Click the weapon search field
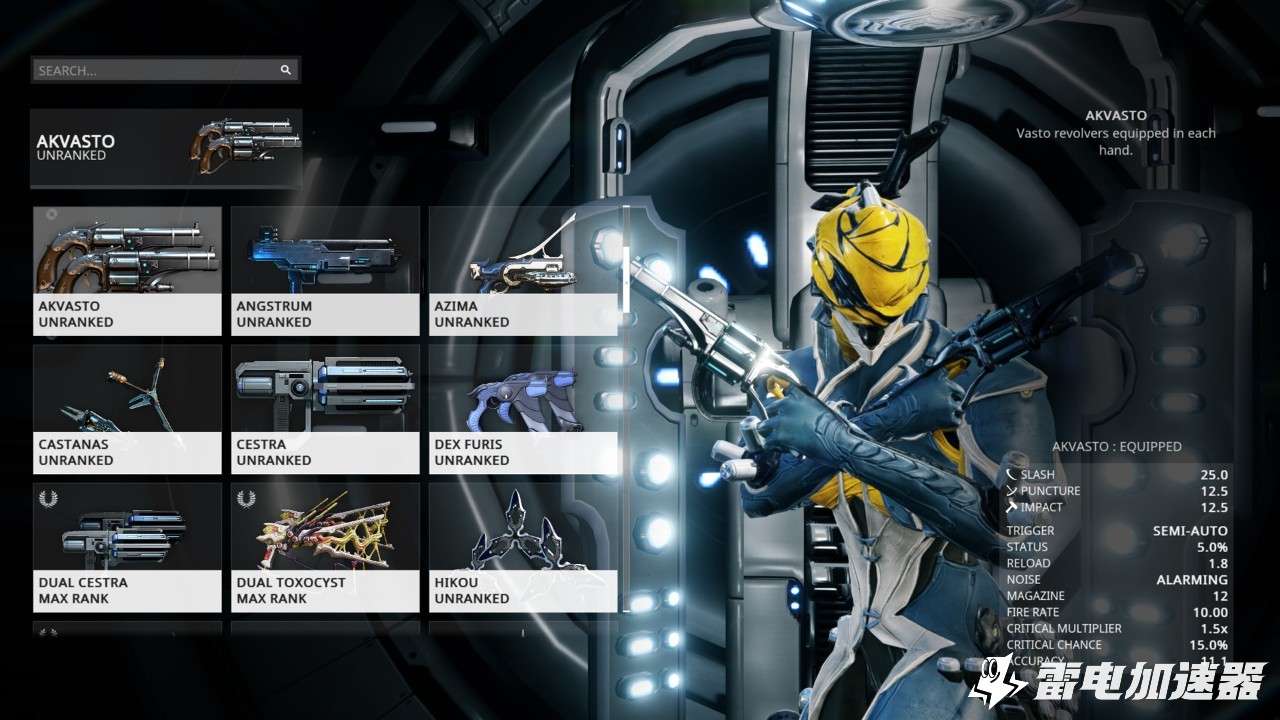Image resolution: width=1280 pixels, height=720 pixels. (155, 70)
